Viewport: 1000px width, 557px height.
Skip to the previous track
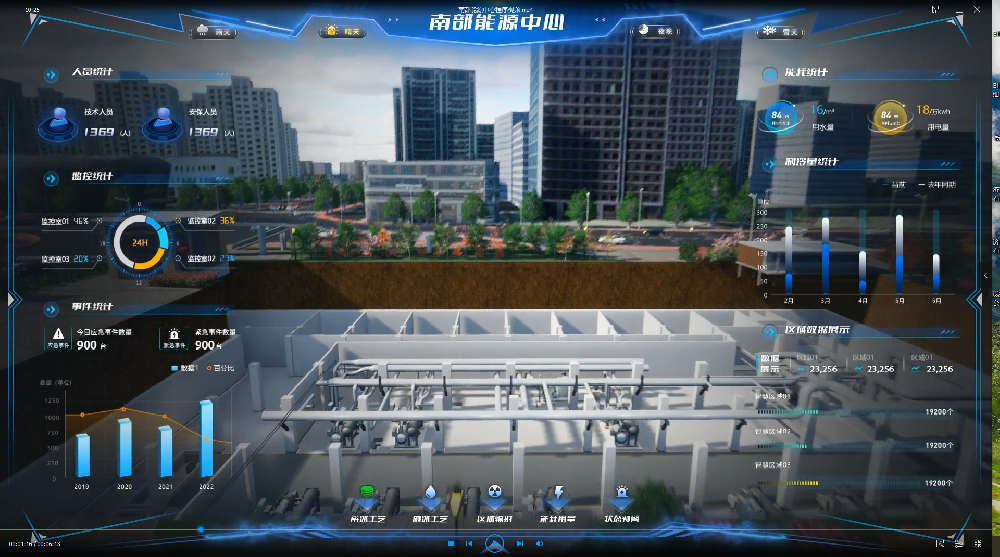tap(468, 543)
